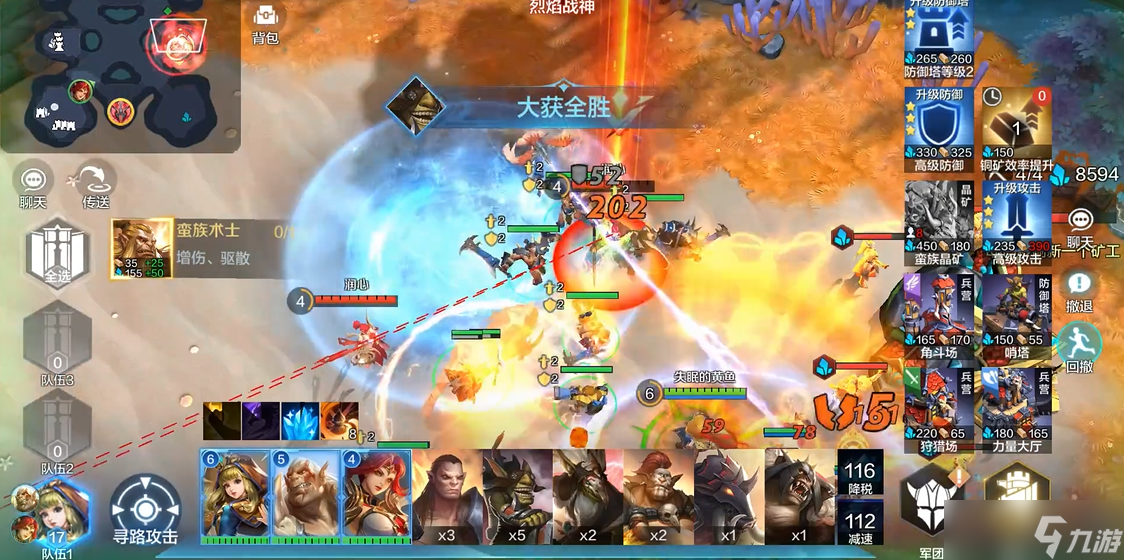Click the battlefield minimap
1124x560 pixels.
click(x=121, y=76)
